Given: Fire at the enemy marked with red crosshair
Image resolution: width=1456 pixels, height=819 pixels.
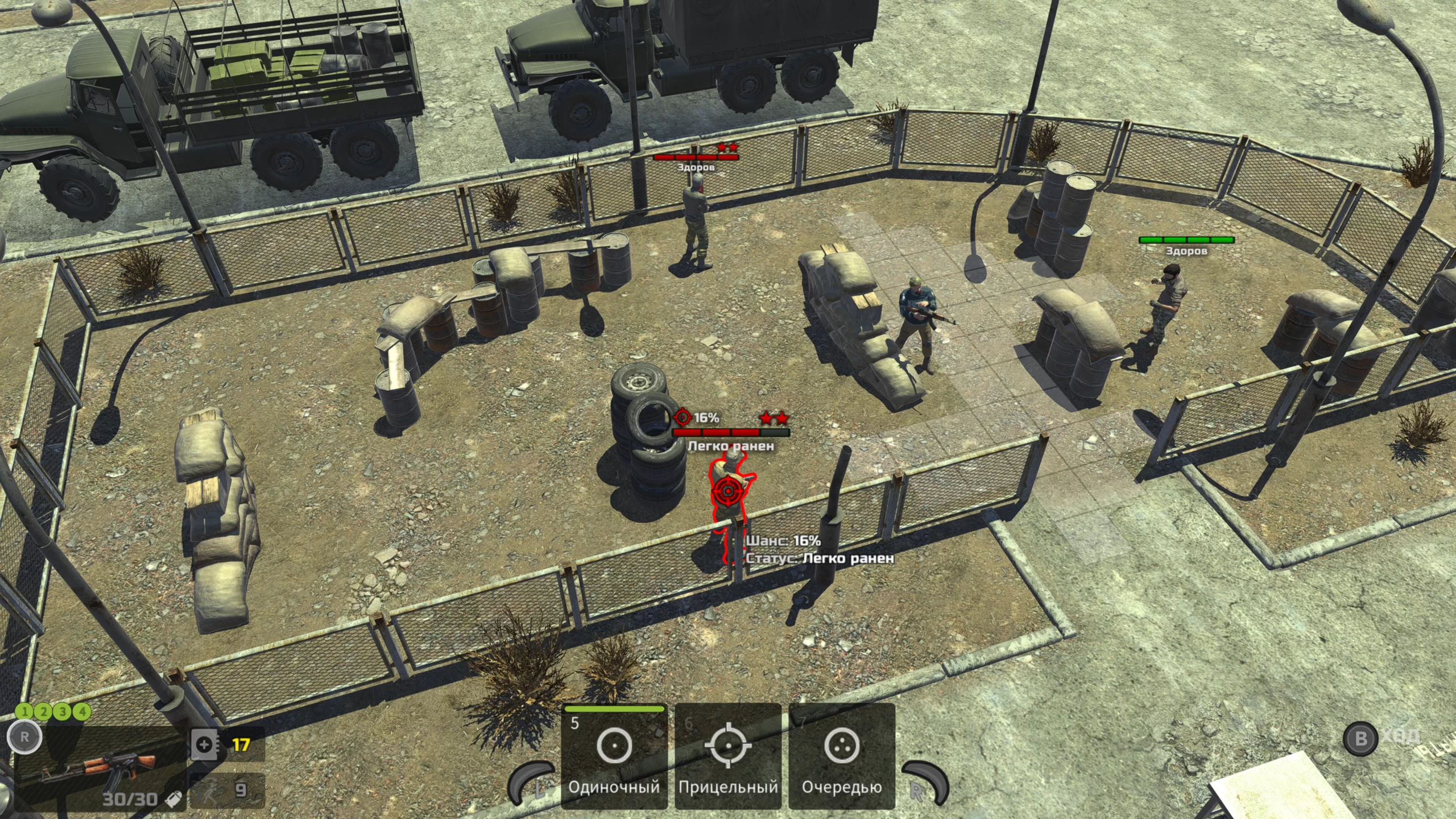Looking at the screenshot, I should (729, 491).
